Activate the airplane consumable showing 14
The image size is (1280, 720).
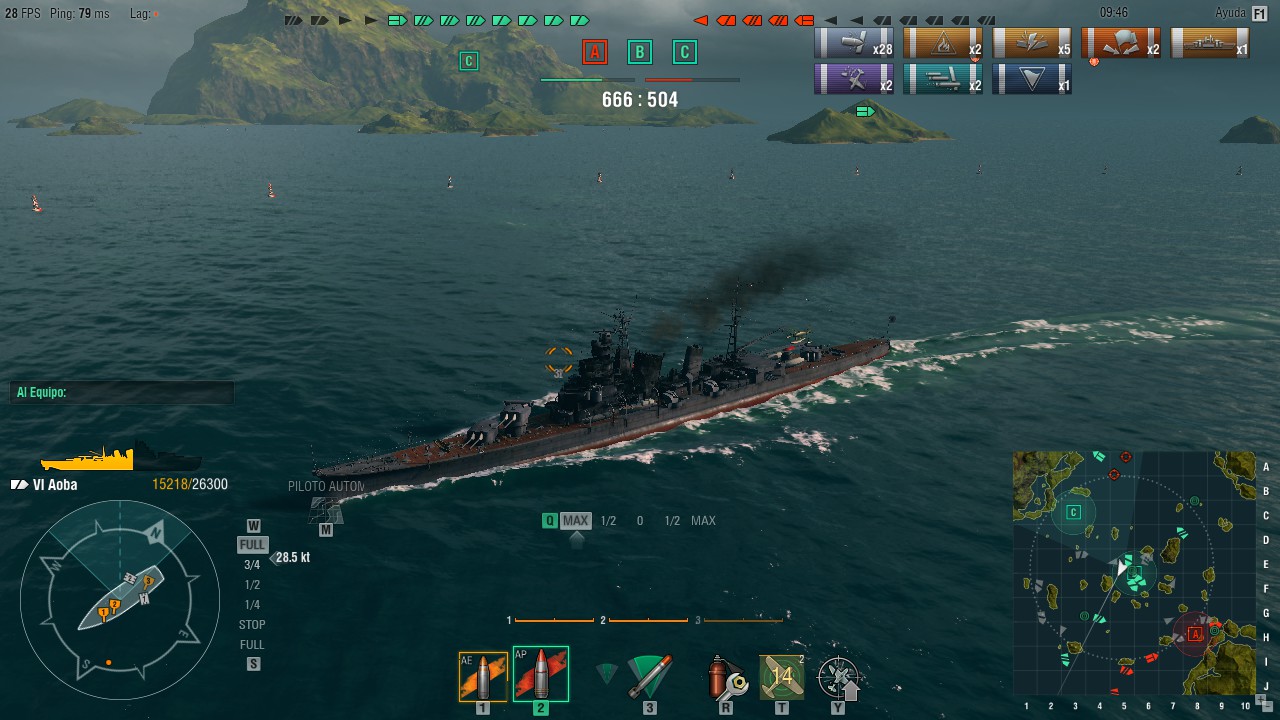click(x=781, y=677)
